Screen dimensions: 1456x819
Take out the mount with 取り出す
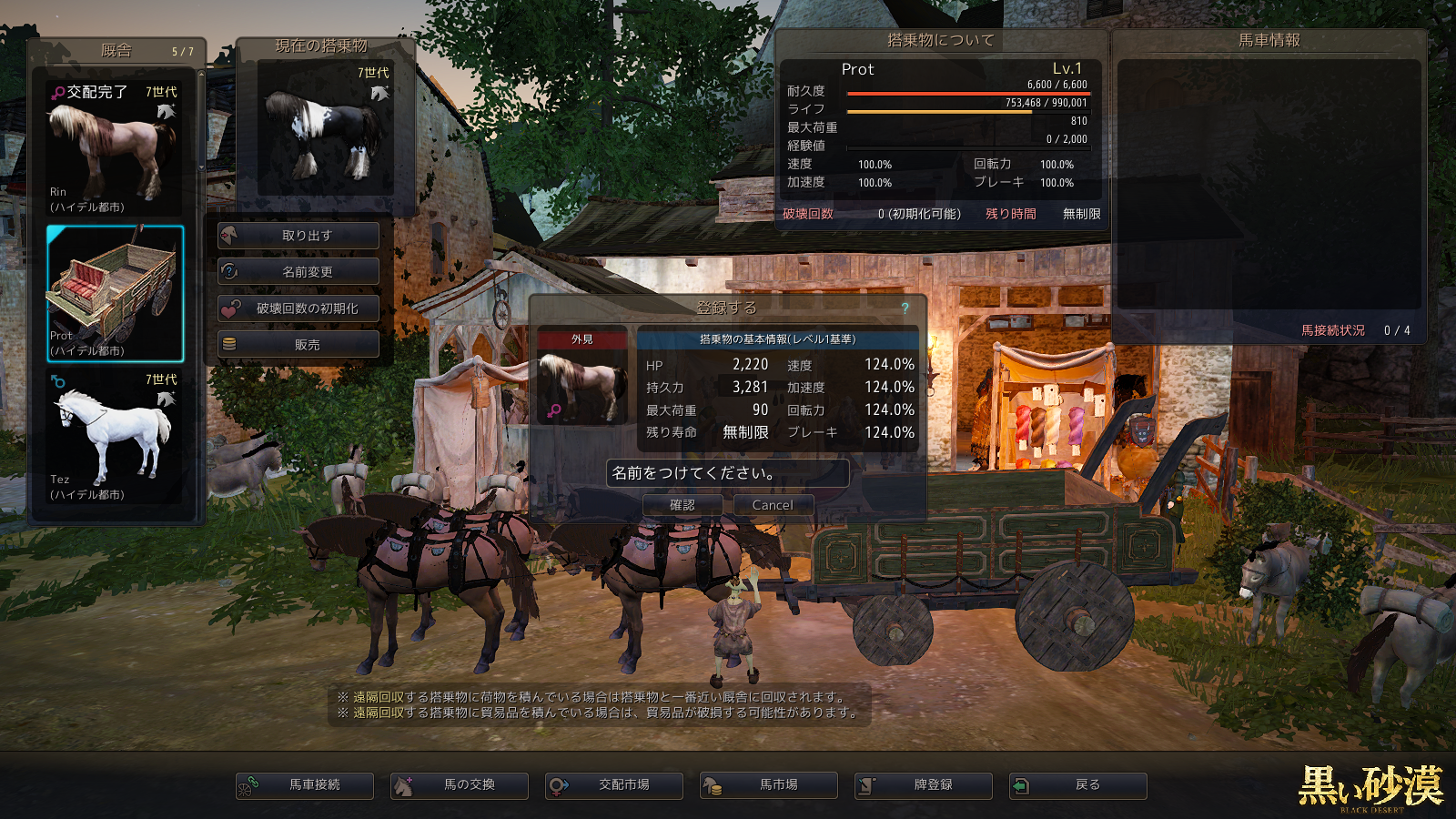click(298, 236)
